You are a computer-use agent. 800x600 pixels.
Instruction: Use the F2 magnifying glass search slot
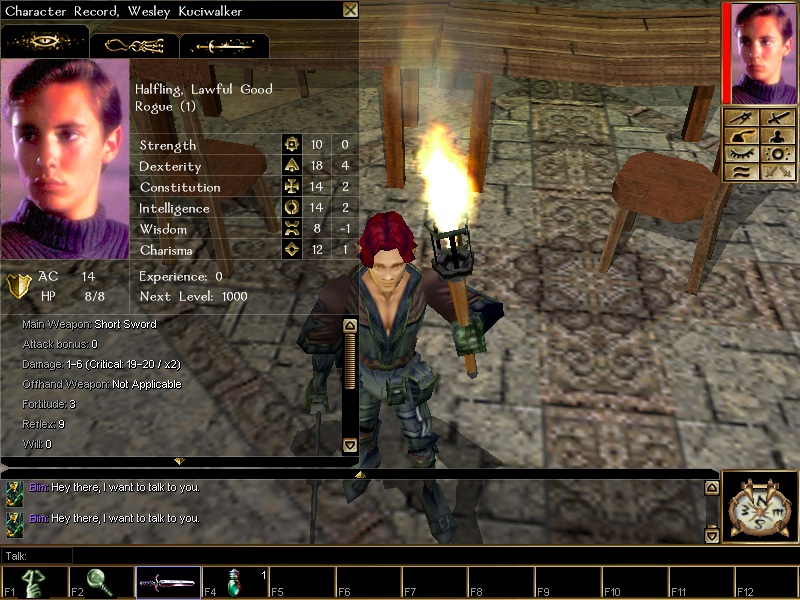102,584
